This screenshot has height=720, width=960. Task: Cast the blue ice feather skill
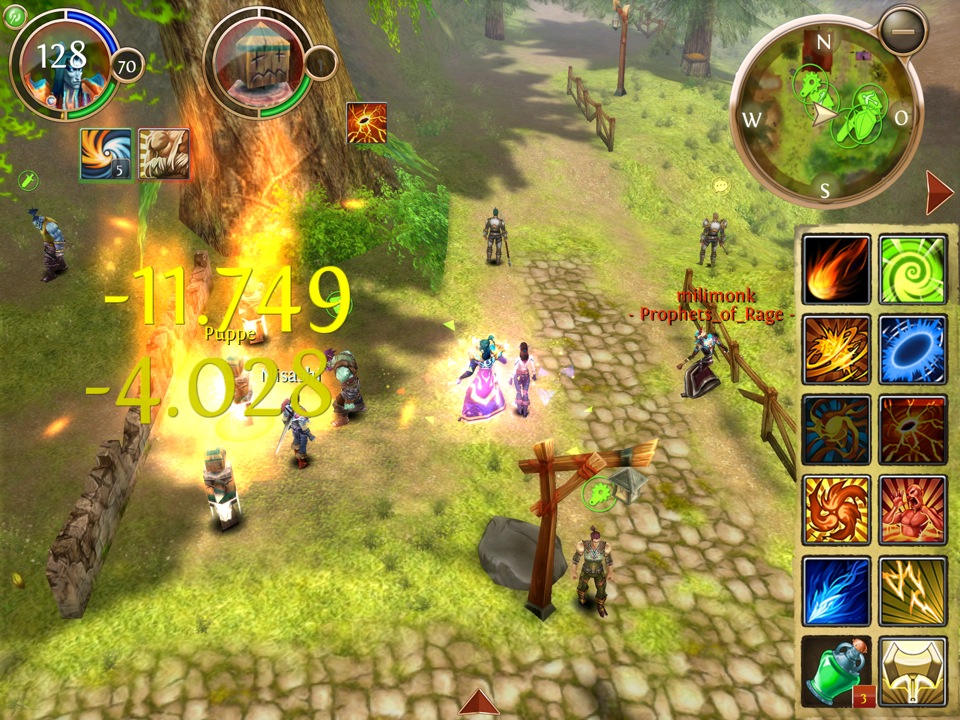click(836, 590)
